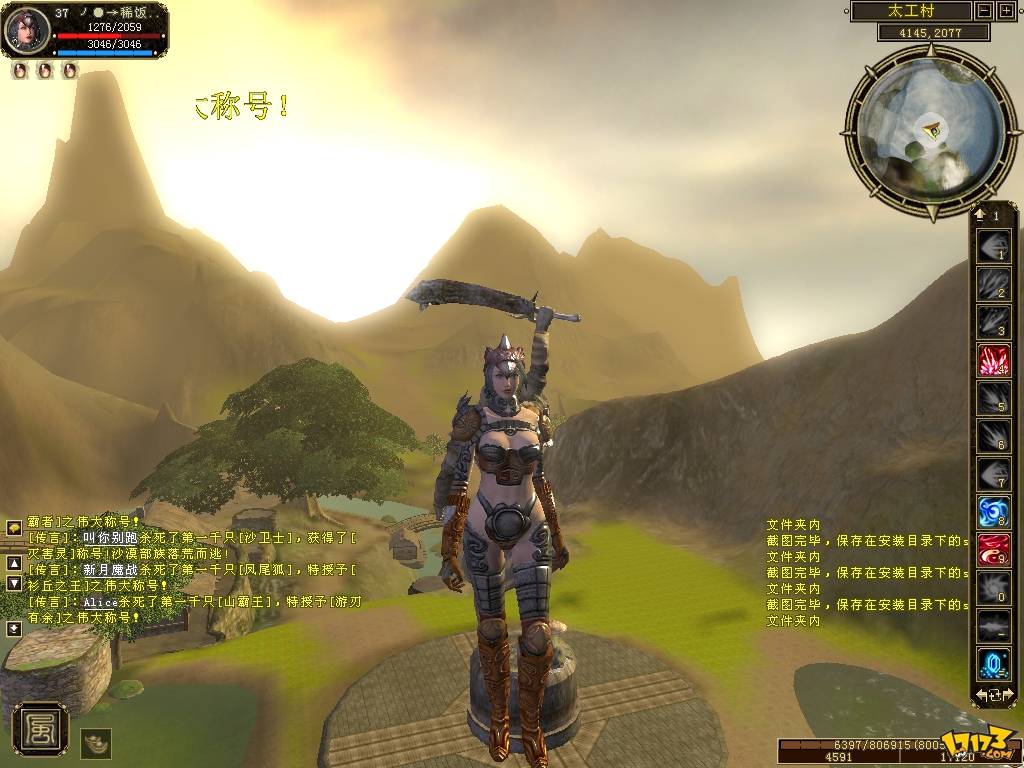Click the yellow chat channel button above the chat arrows
The height and width of the screenshot is (768, 1024).
tap(14, 527)
